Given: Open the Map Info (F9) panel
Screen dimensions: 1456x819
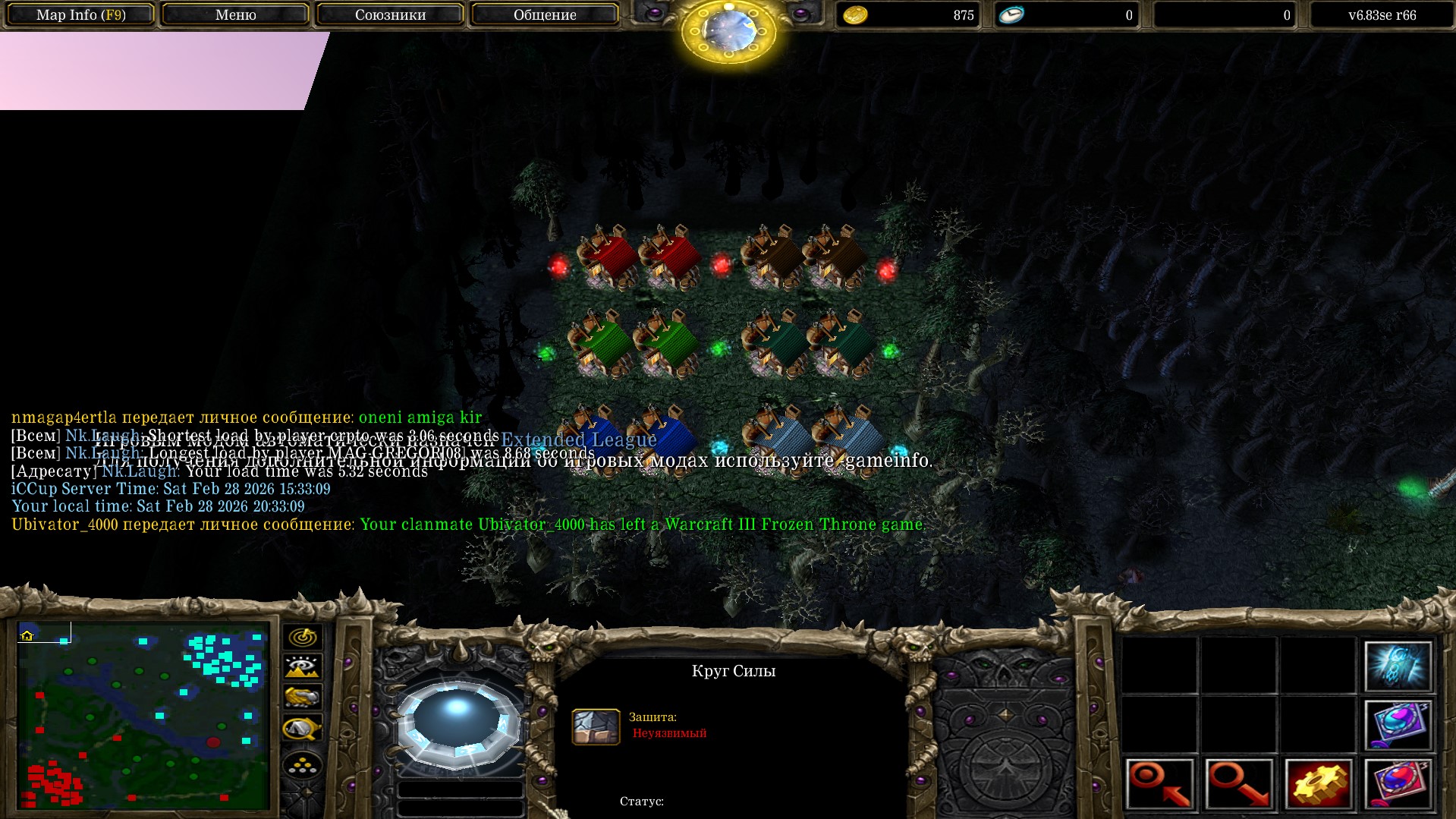Looking at the screenshot, I should click(x=81, y=15).
